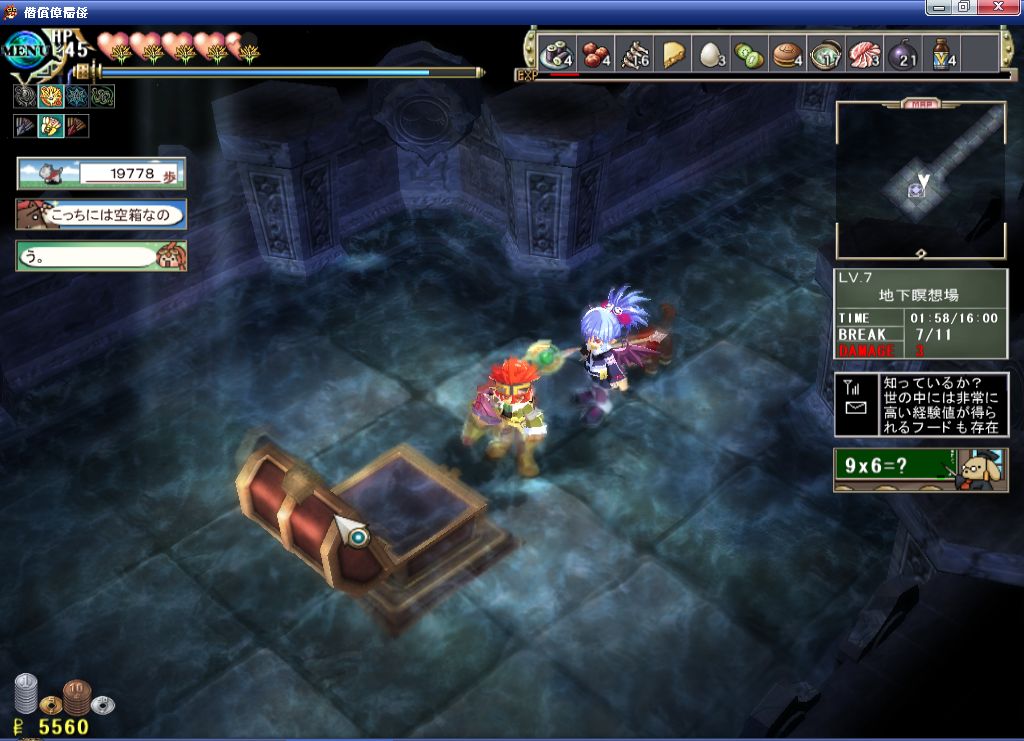Select the raw bacon meat slot
This screenshot has height=741, width=1024.
click(x=864, y=54)
